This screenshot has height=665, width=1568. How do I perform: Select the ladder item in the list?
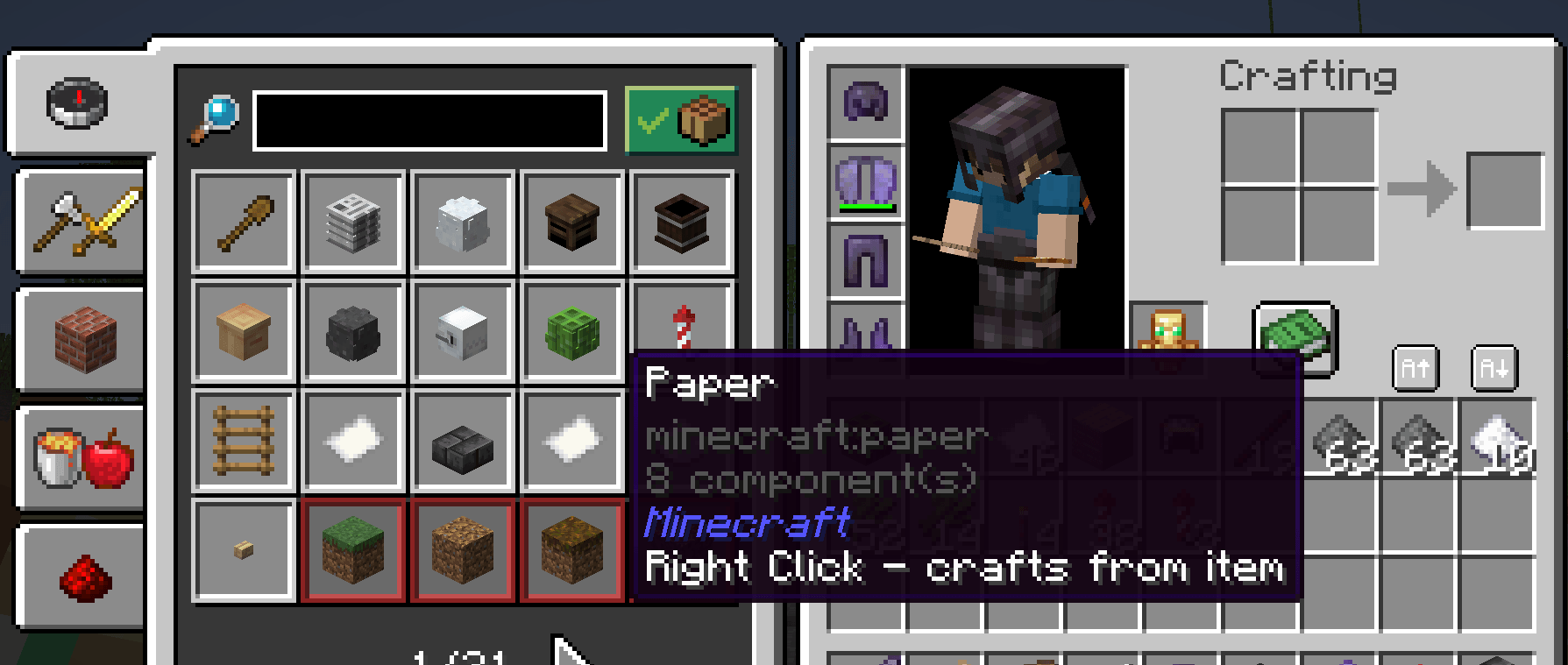pos(243,441)
